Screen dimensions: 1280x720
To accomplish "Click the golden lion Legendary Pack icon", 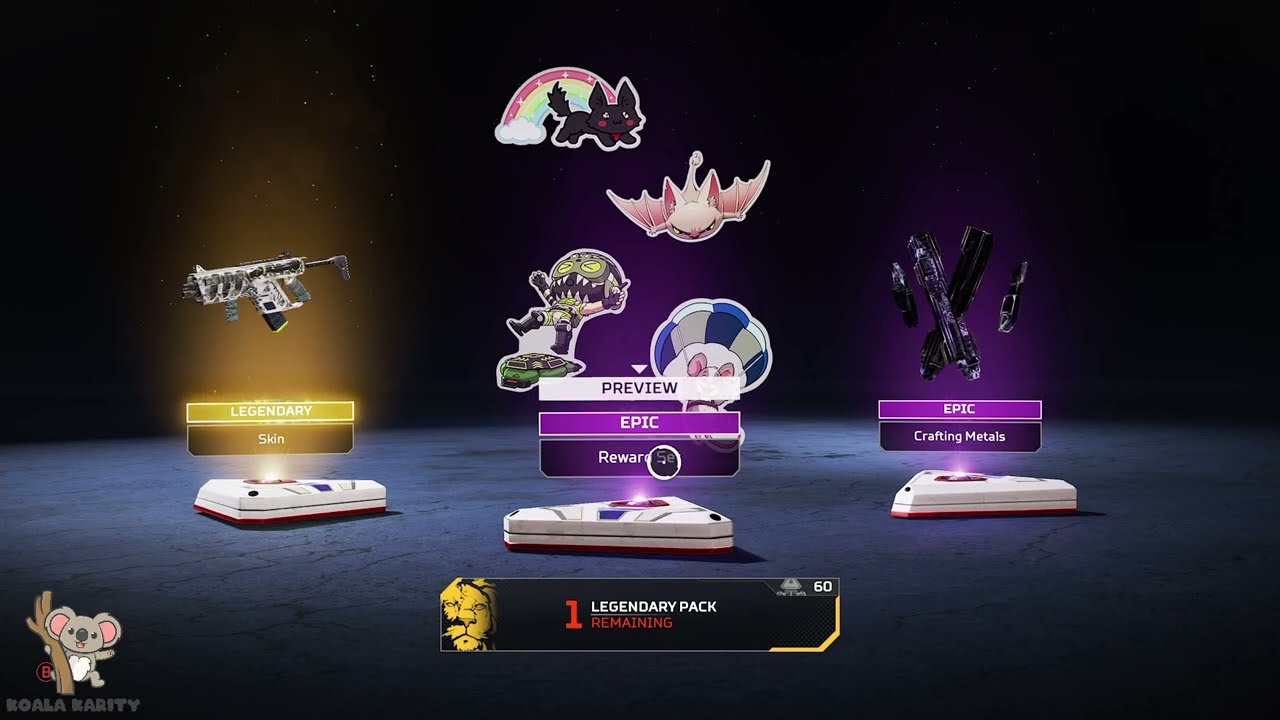I will (x=466, y=613).
